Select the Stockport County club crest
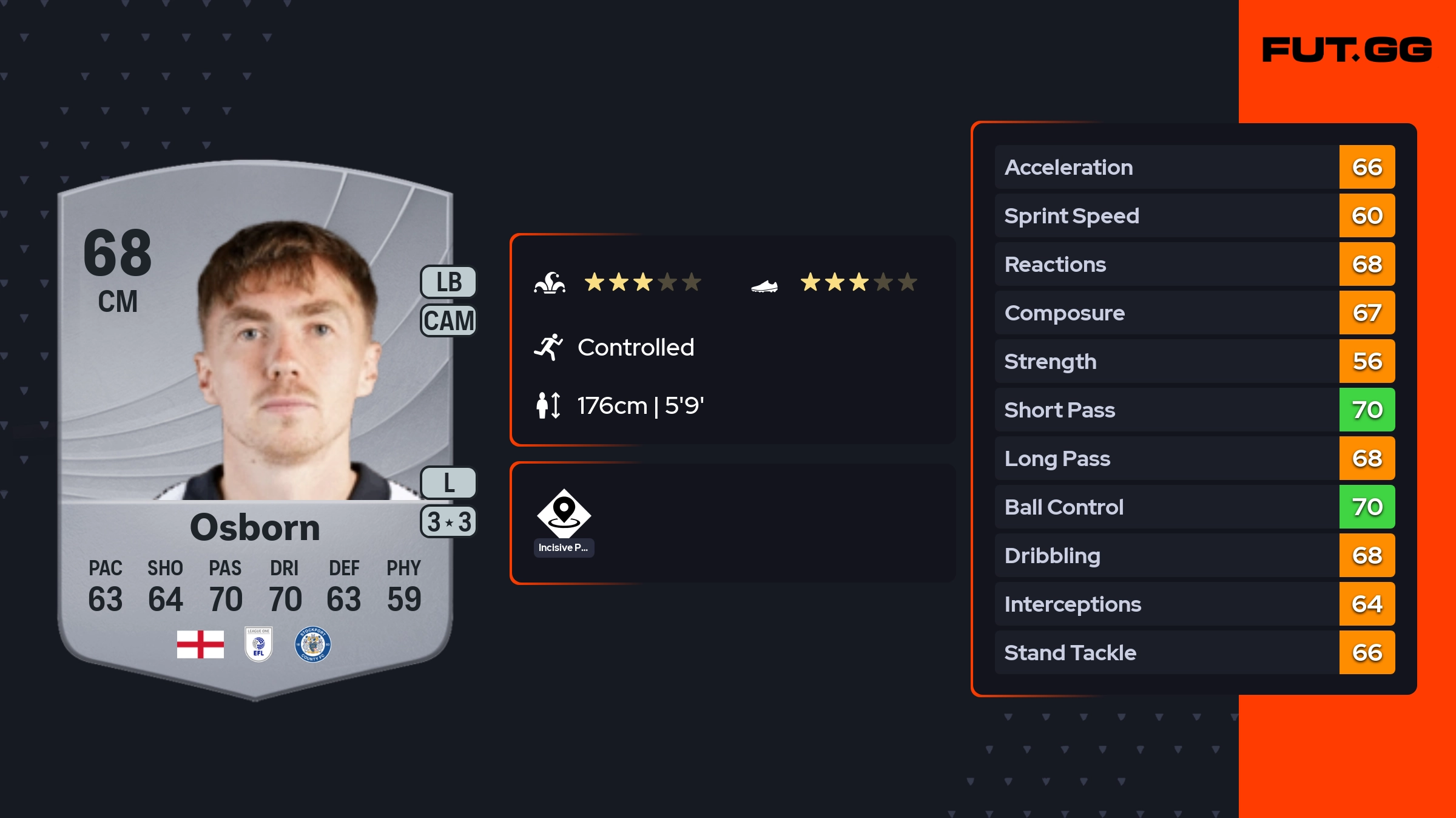This screenshot has height=818, width=1456. [312, 644]
